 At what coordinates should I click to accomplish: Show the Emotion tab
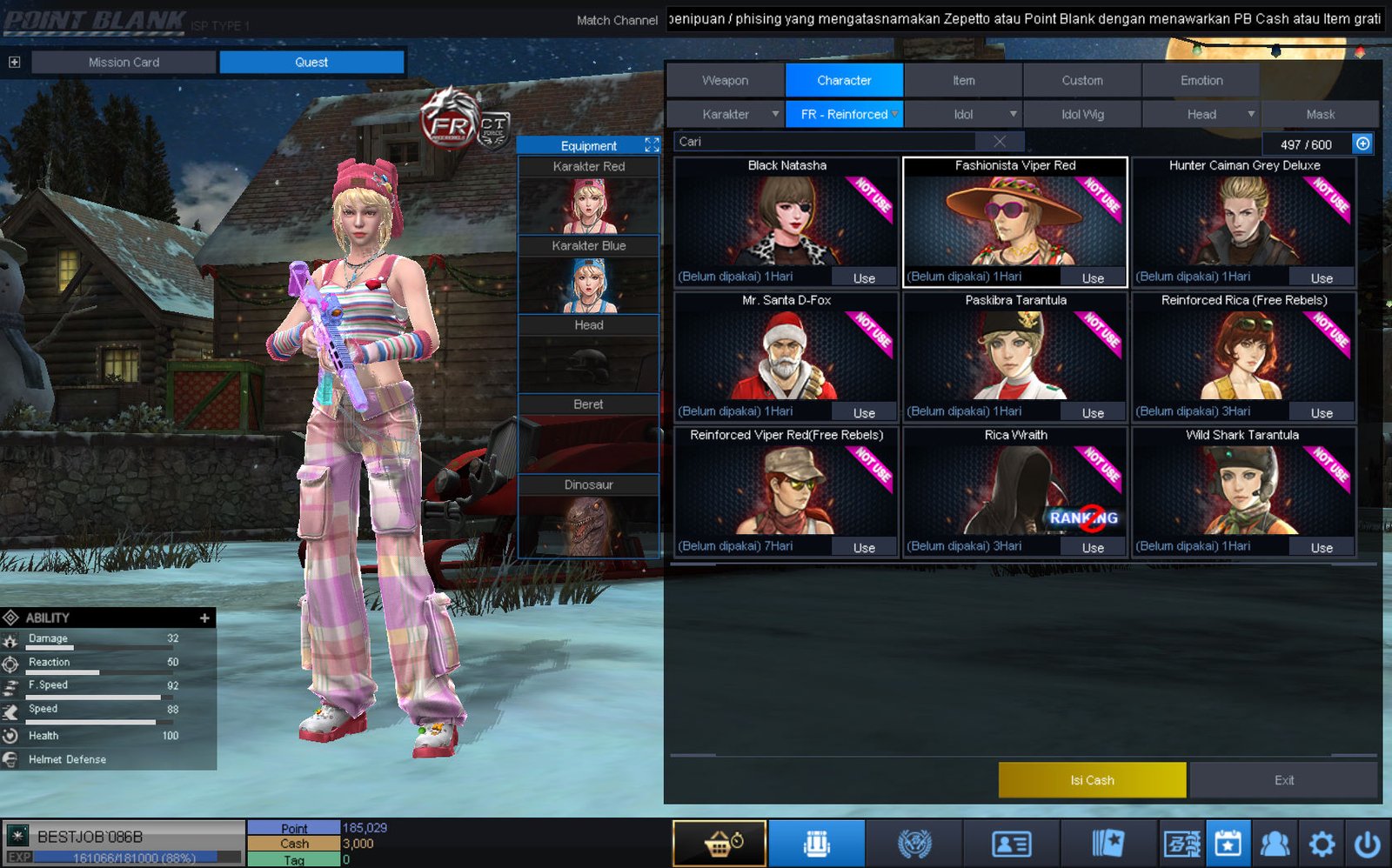coord(1201,80)
